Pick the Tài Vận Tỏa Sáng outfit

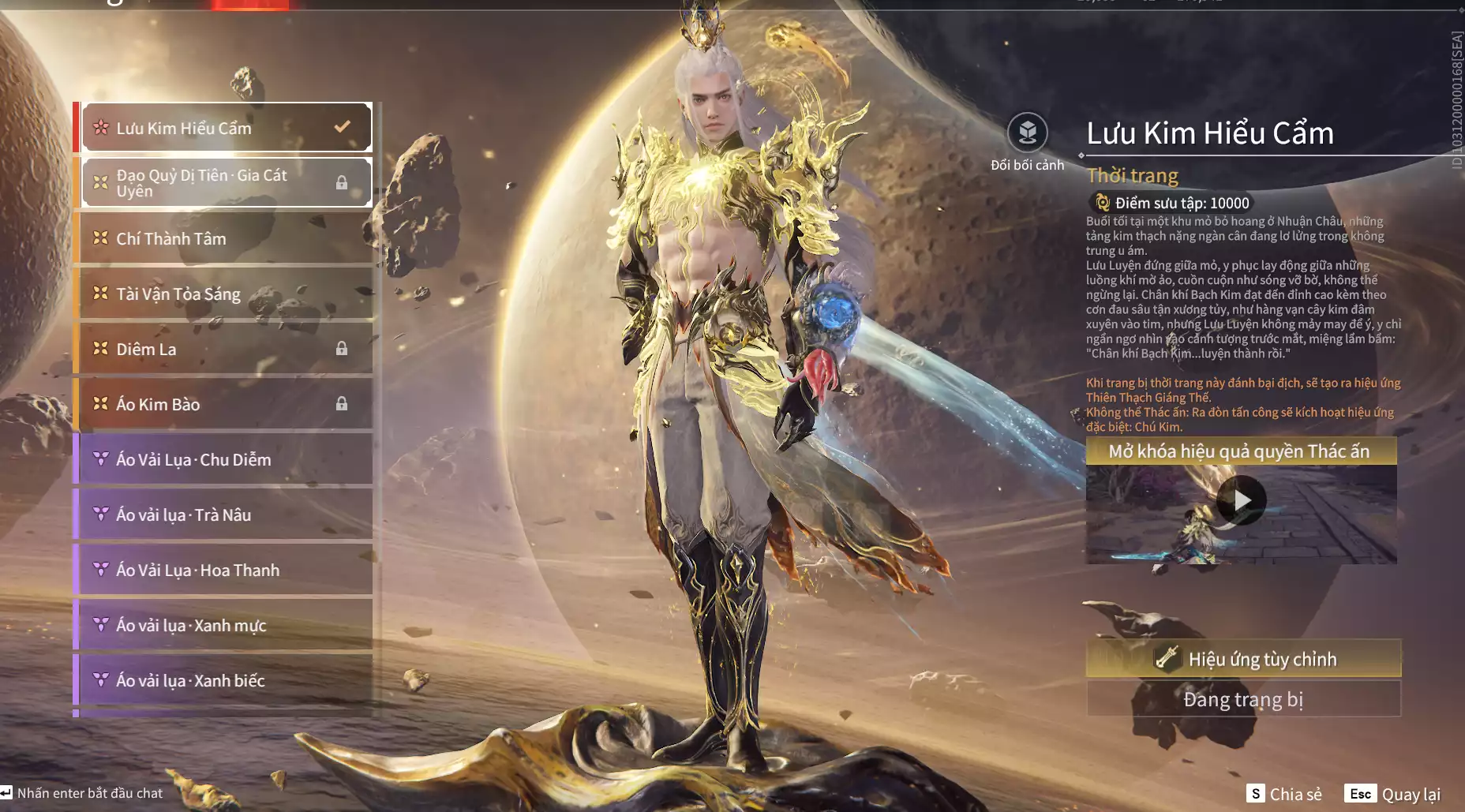point(227,294)
